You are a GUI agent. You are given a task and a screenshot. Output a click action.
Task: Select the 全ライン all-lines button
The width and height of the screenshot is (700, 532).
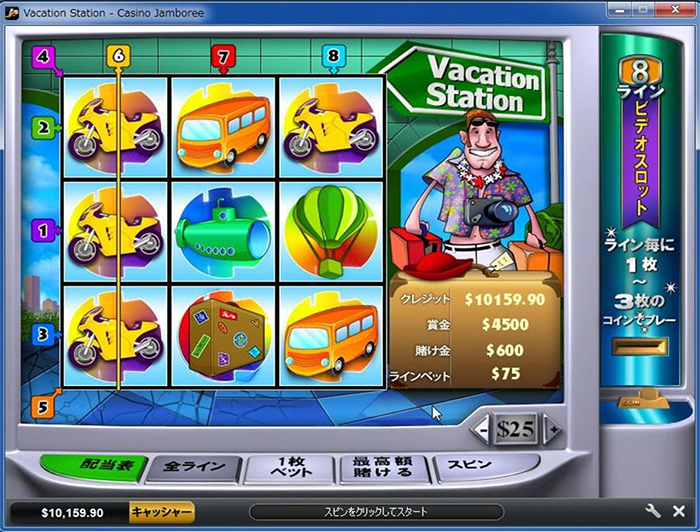(193, 467)
